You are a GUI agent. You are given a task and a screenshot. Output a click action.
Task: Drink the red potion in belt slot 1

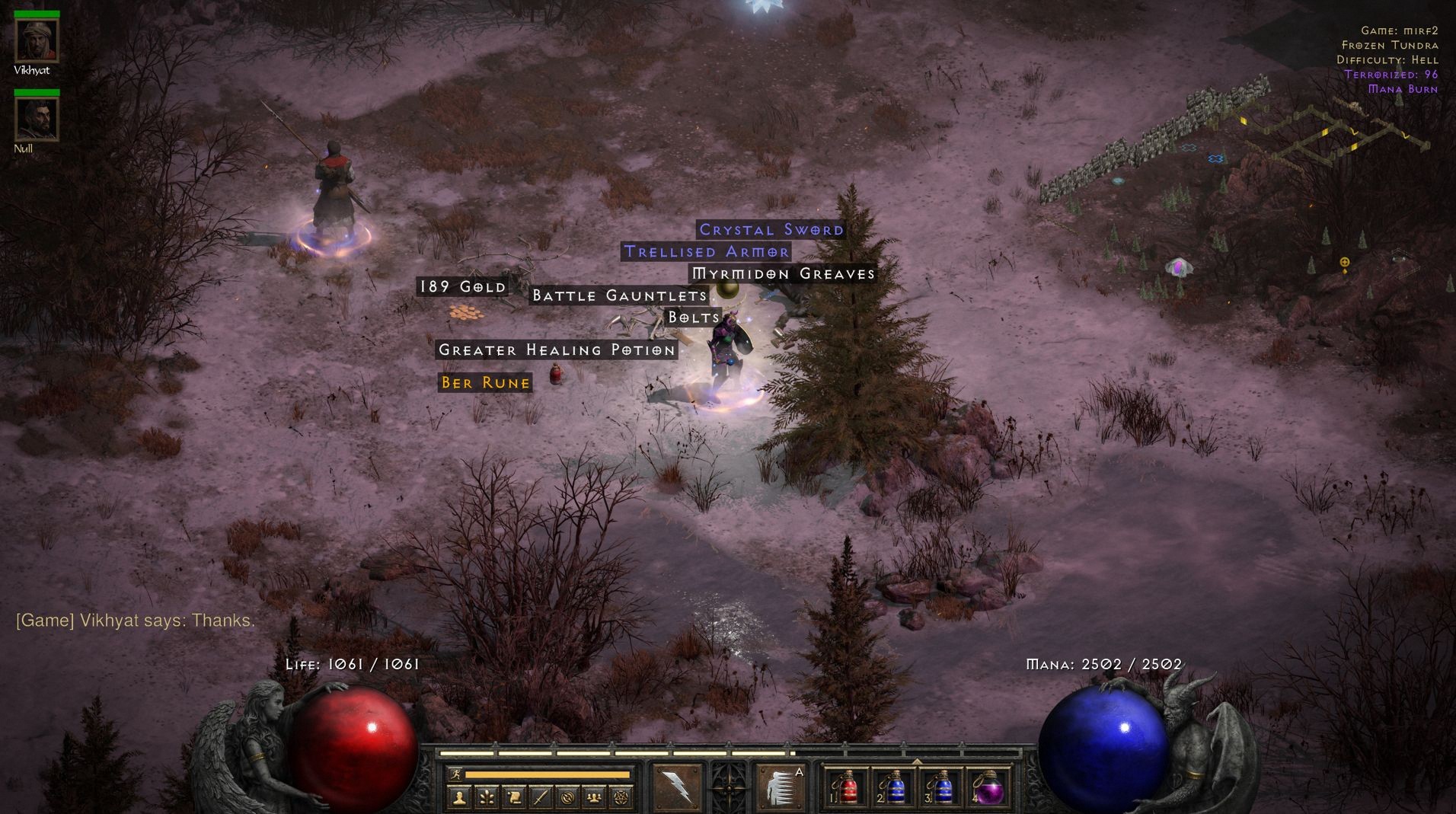pyautogui.click(x=848, y=788)
